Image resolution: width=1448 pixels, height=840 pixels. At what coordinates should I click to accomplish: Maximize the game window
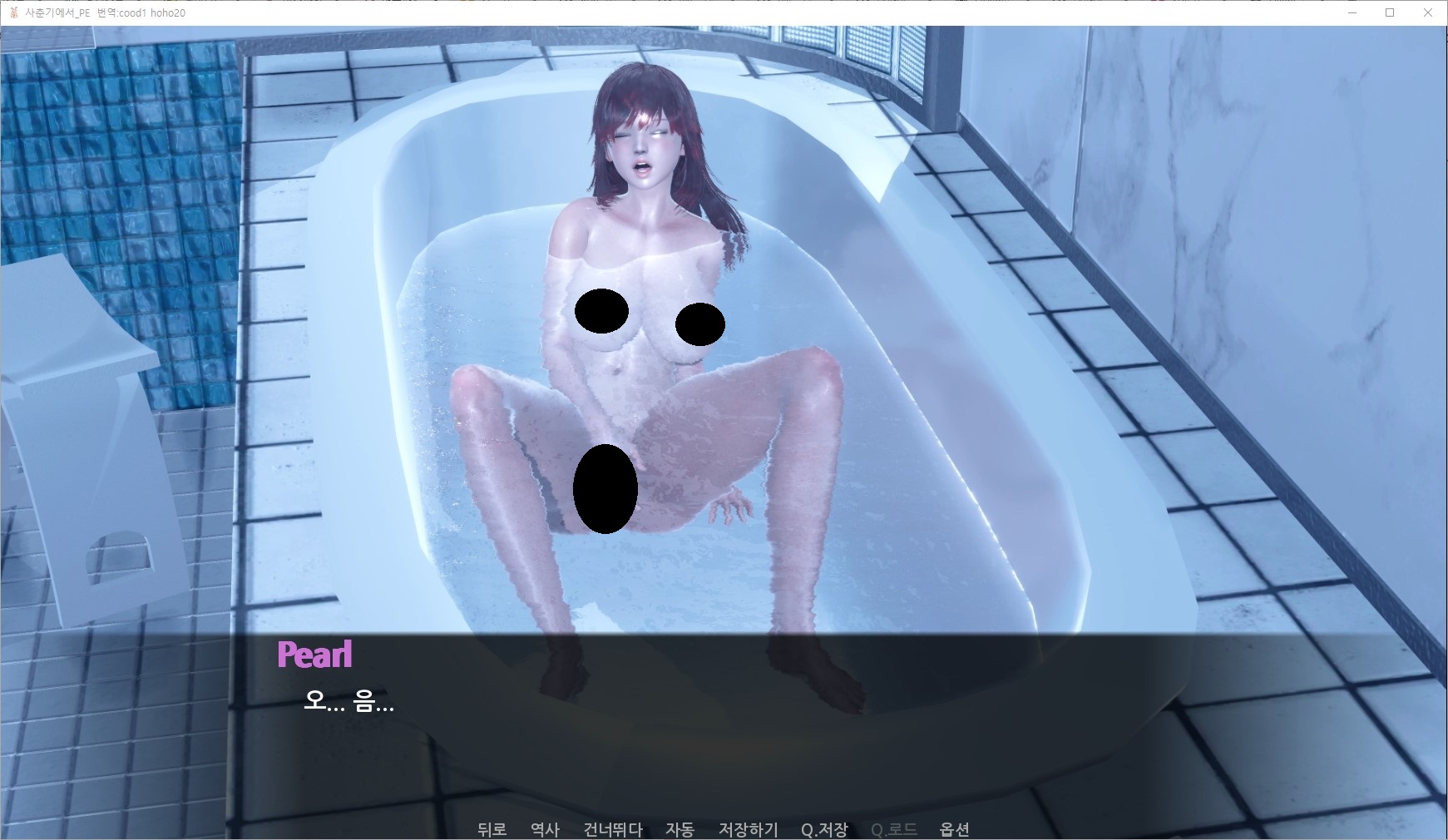click(x=1390, y=12)
